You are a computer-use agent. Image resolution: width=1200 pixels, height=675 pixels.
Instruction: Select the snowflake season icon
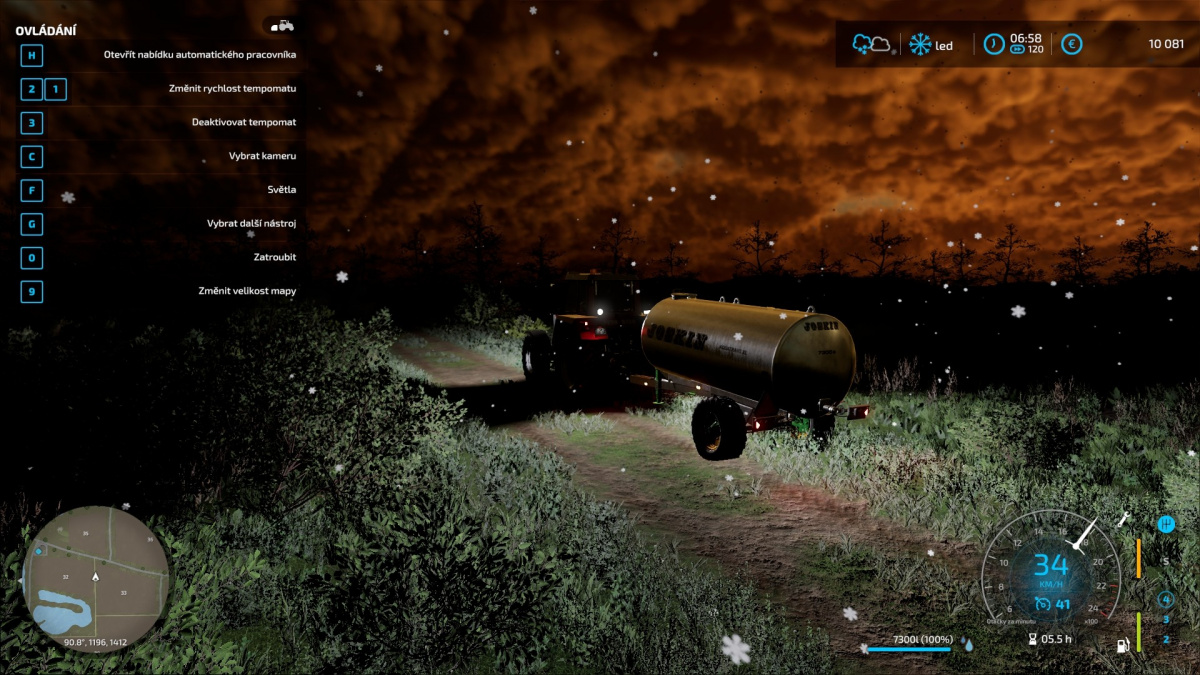pos(919,45)
